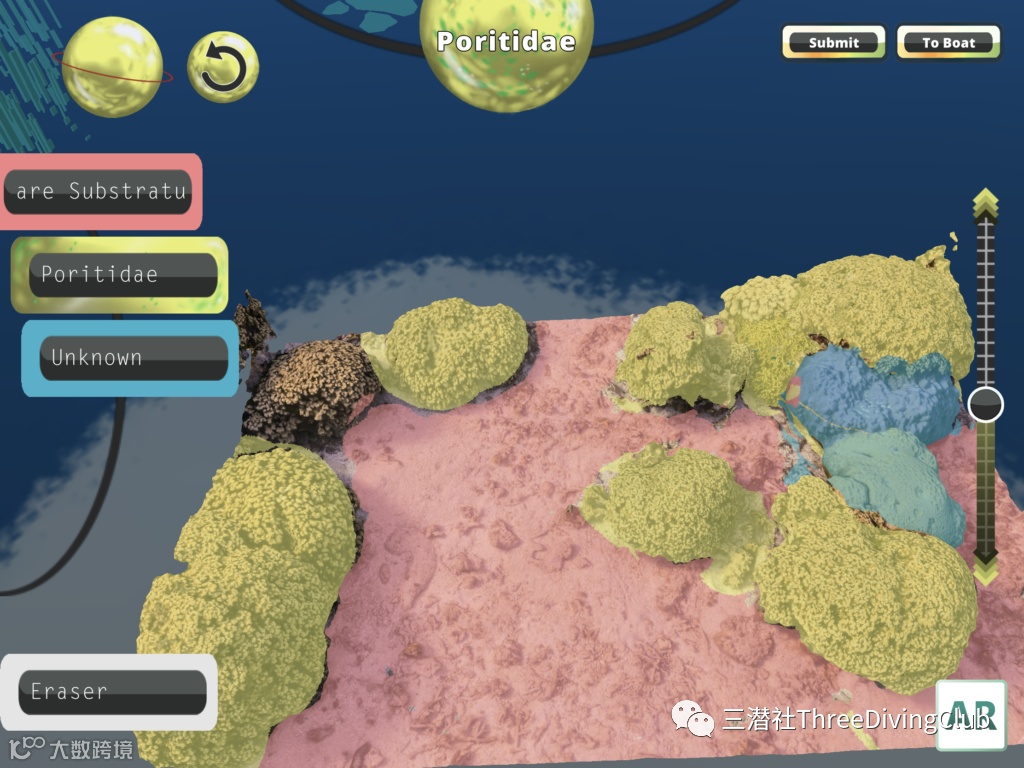Choose the Poritidae label button
1024x768 pixels.
coord(122,275)
